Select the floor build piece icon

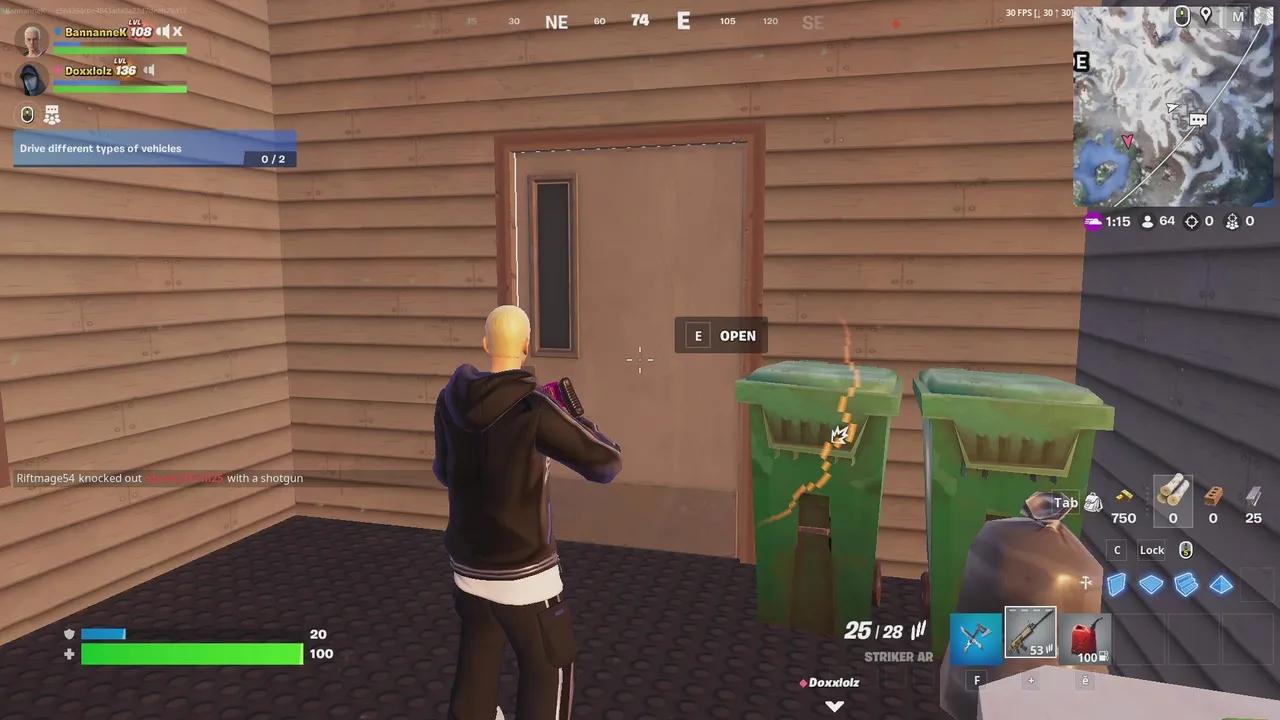[1152, 585]
